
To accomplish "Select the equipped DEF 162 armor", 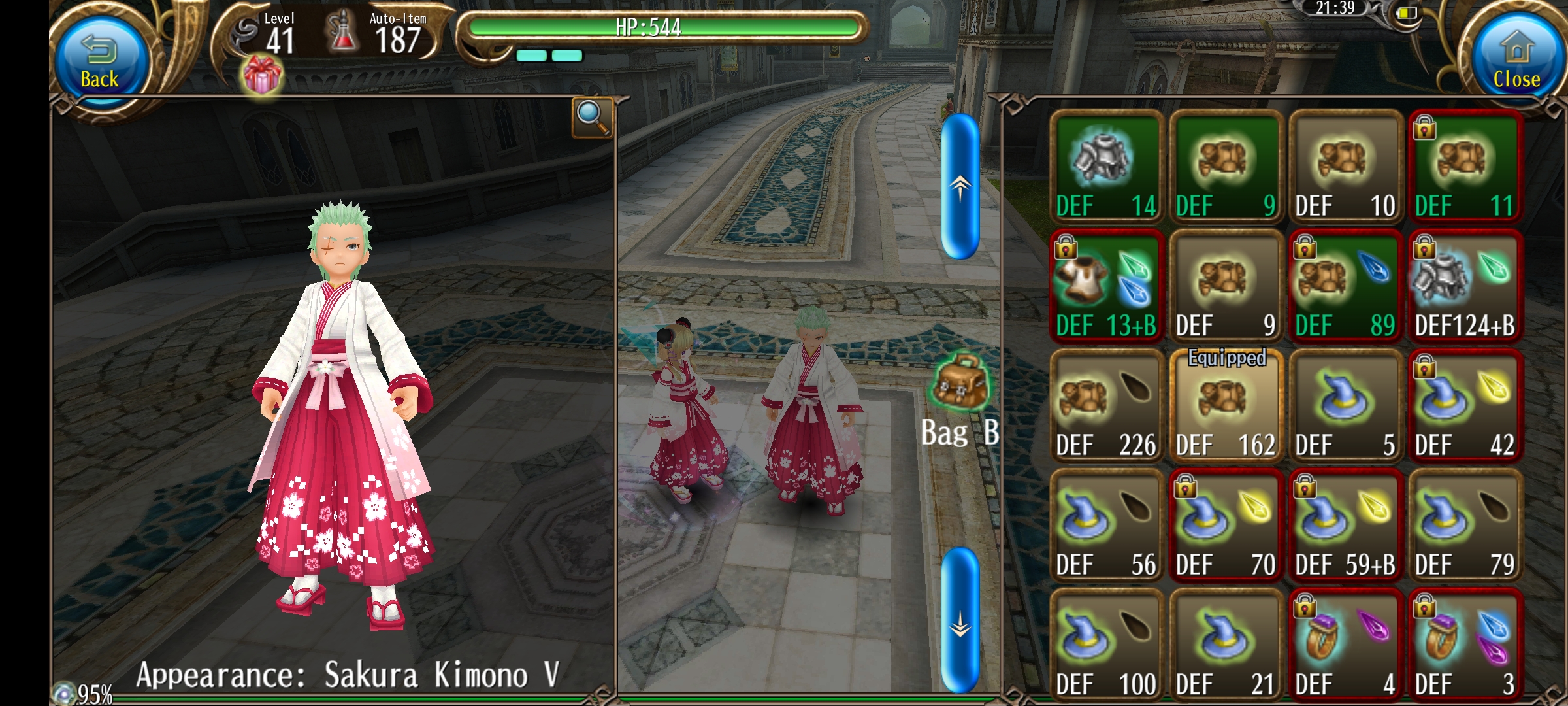I will point(1226,406).
